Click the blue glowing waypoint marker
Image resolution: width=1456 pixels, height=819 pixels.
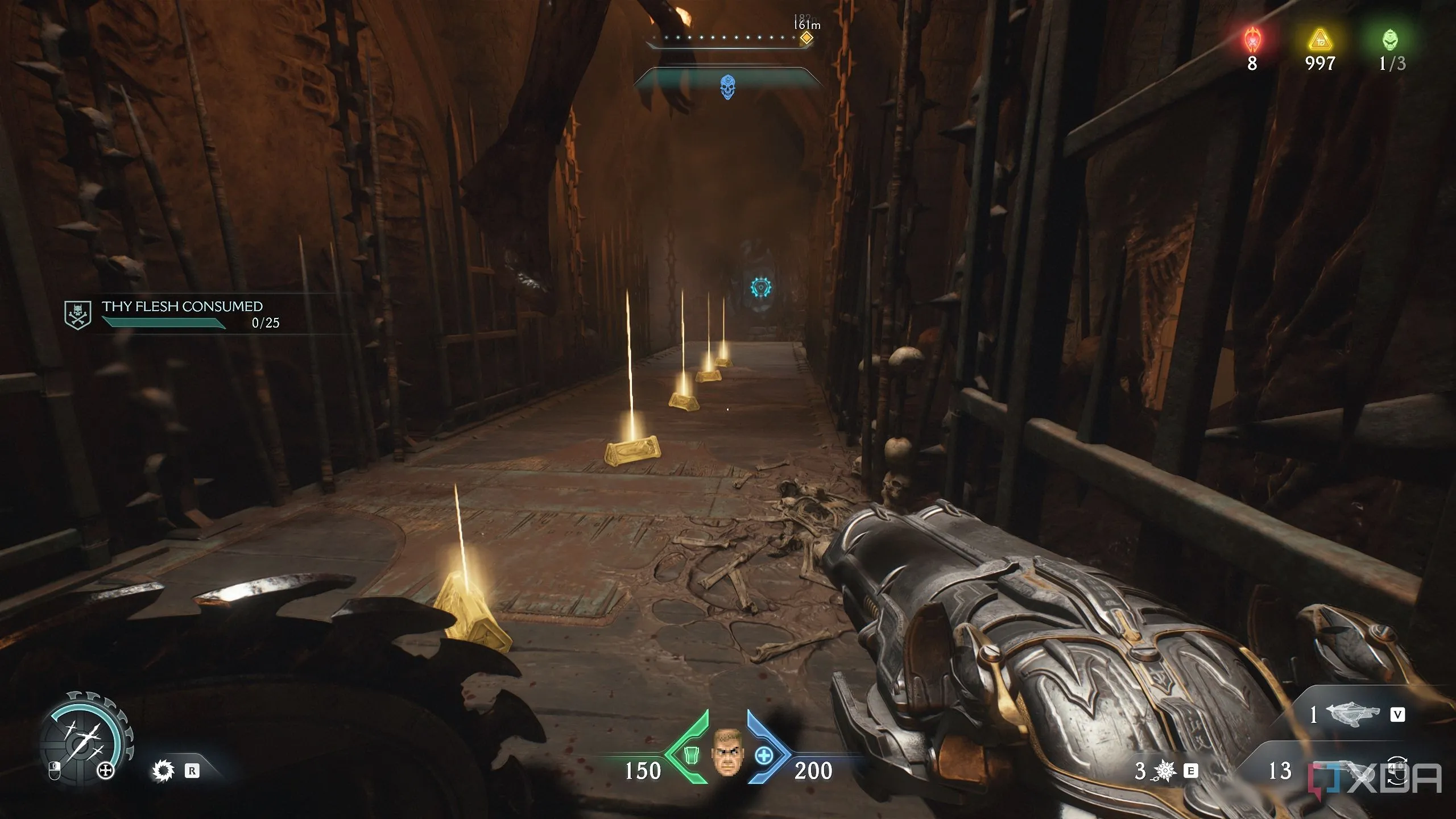pyautogui.click(x=760, y=287)
